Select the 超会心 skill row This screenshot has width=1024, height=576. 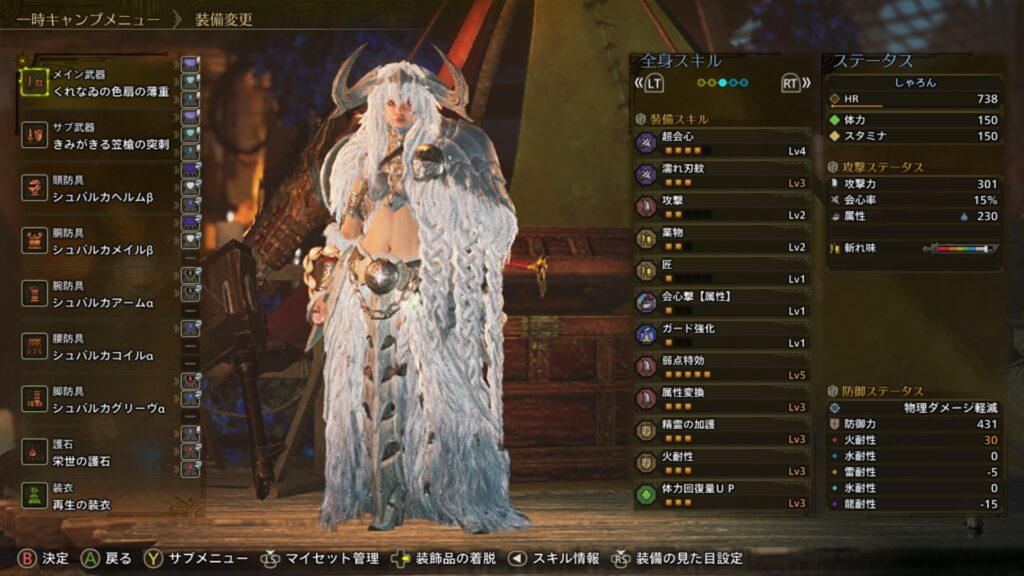(x=722, y=143)
